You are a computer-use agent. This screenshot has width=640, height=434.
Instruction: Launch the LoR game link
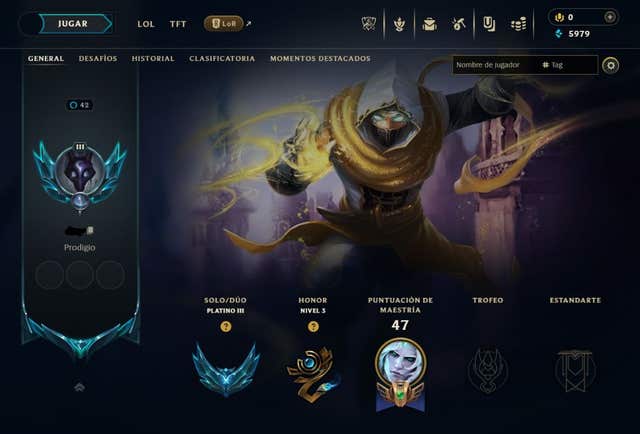223,24
